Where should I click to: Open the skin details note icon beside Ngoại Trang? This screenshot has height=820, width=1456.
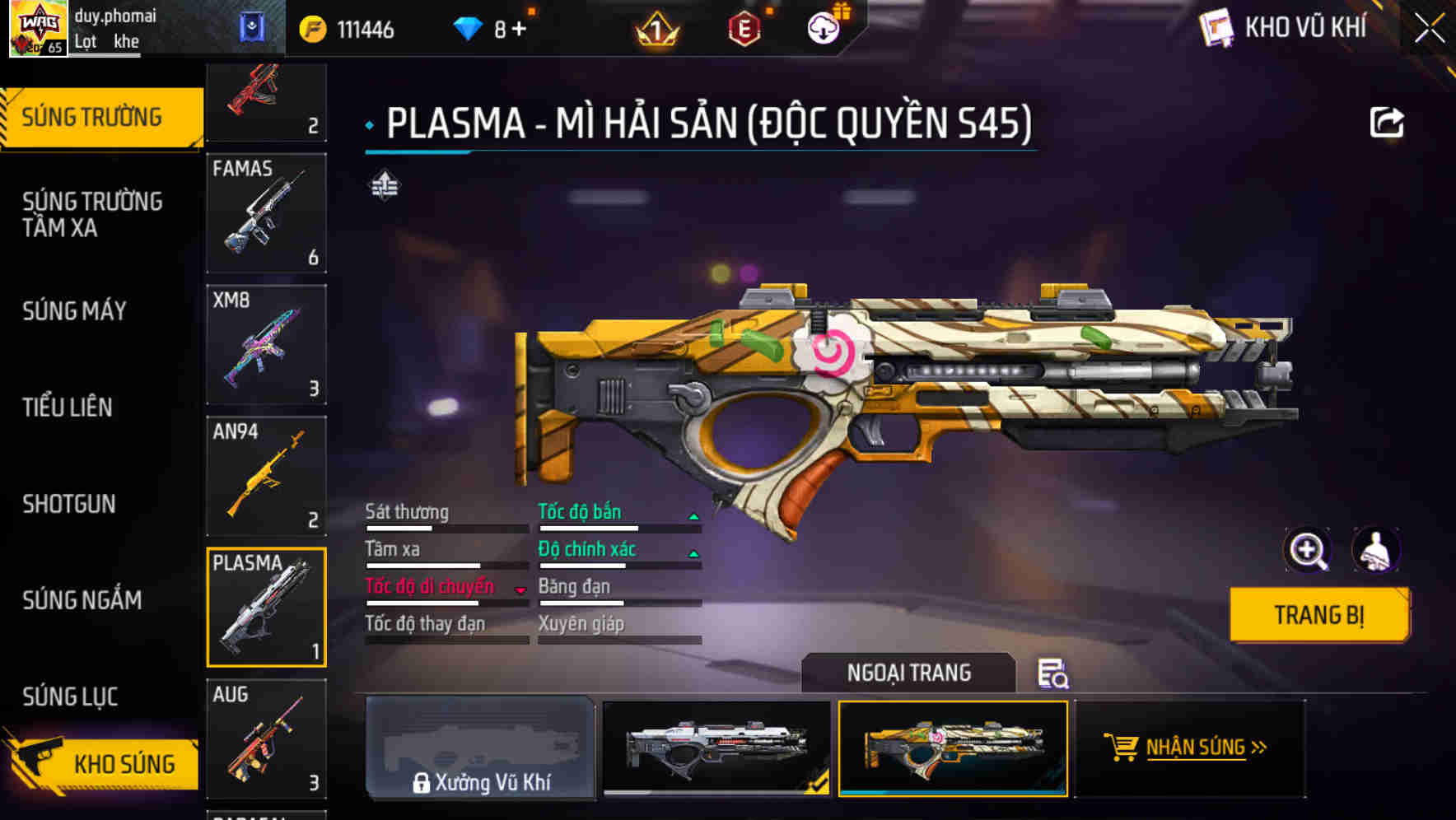(1054, 675)
